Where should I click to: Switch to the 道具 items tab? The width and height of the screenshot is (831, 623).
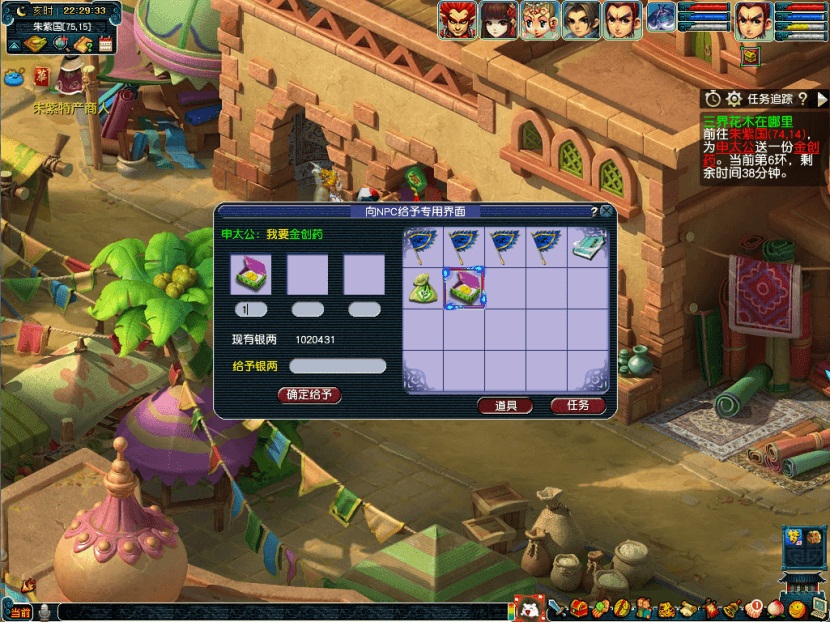pyautogui.click(x=505, y=405)
